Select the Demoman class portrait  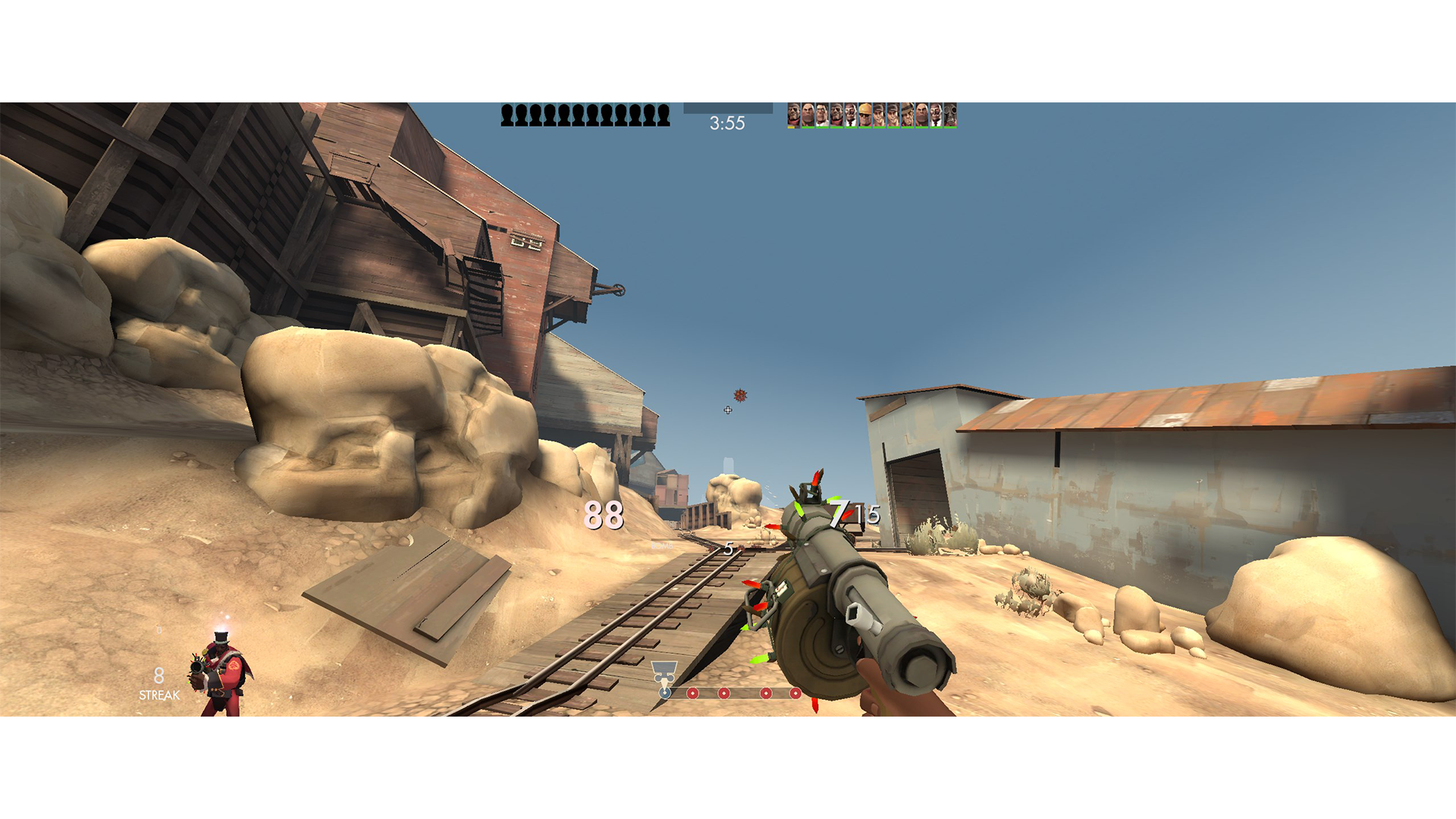click(x=793, y=115)
